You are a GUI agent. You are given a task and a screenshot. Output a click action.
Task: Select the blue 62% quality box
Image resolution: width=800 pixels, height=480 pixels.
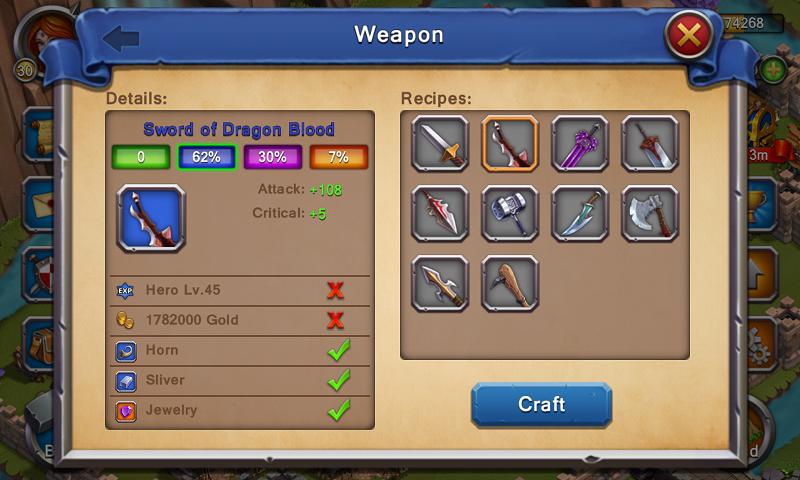(207, 157)
